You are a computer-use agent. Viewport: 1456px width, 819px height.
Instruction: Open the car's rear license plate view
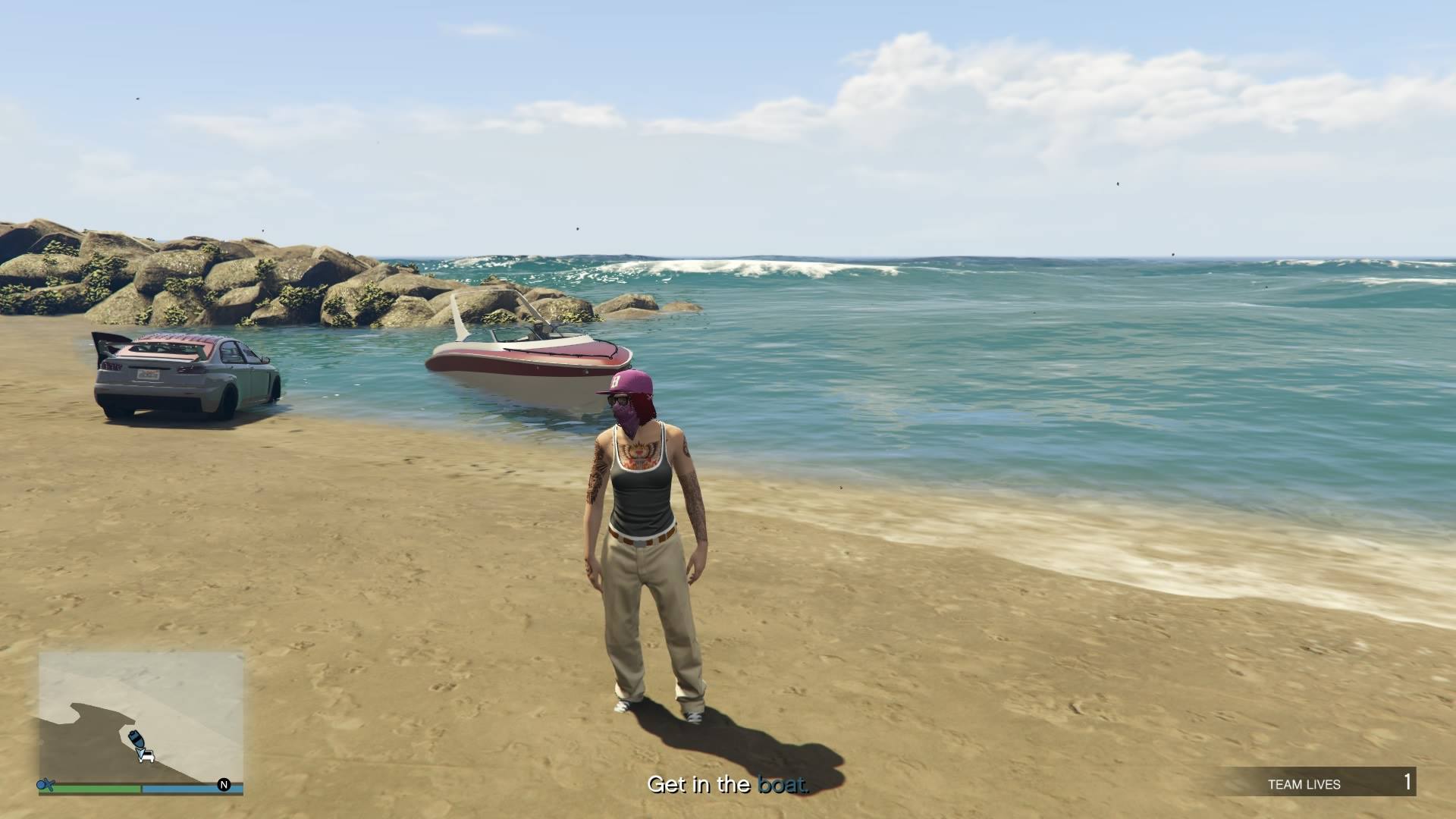click(148, 373)
